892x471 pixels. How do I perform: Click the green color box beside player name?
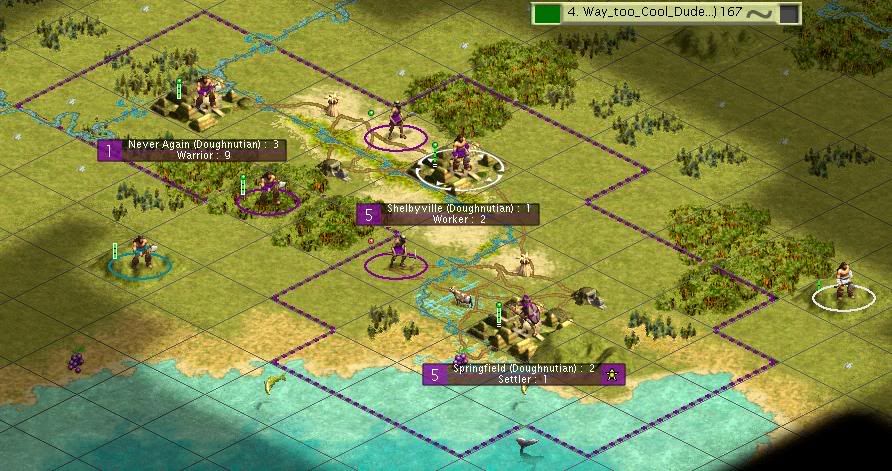(x=546, y=14)
